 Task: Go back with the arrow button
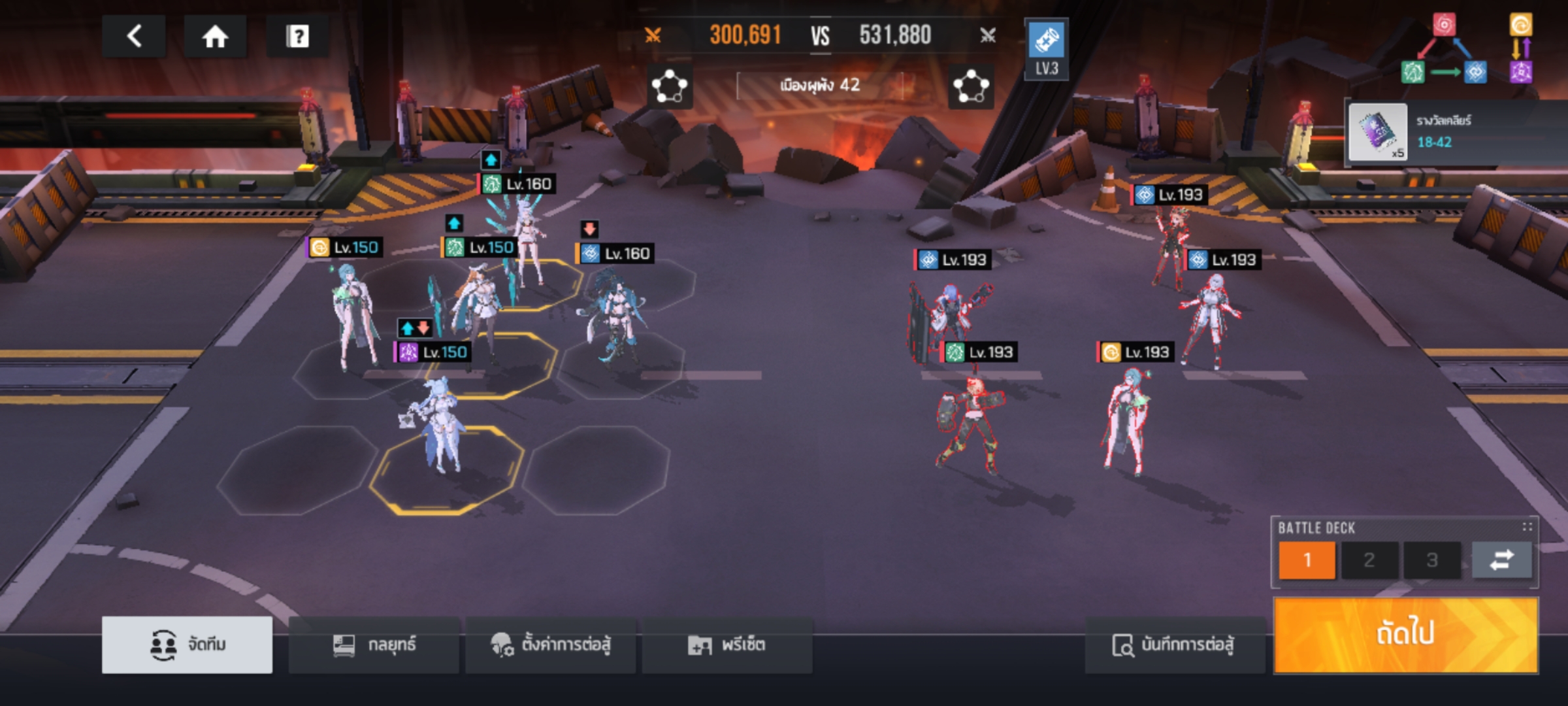point(134,37)
